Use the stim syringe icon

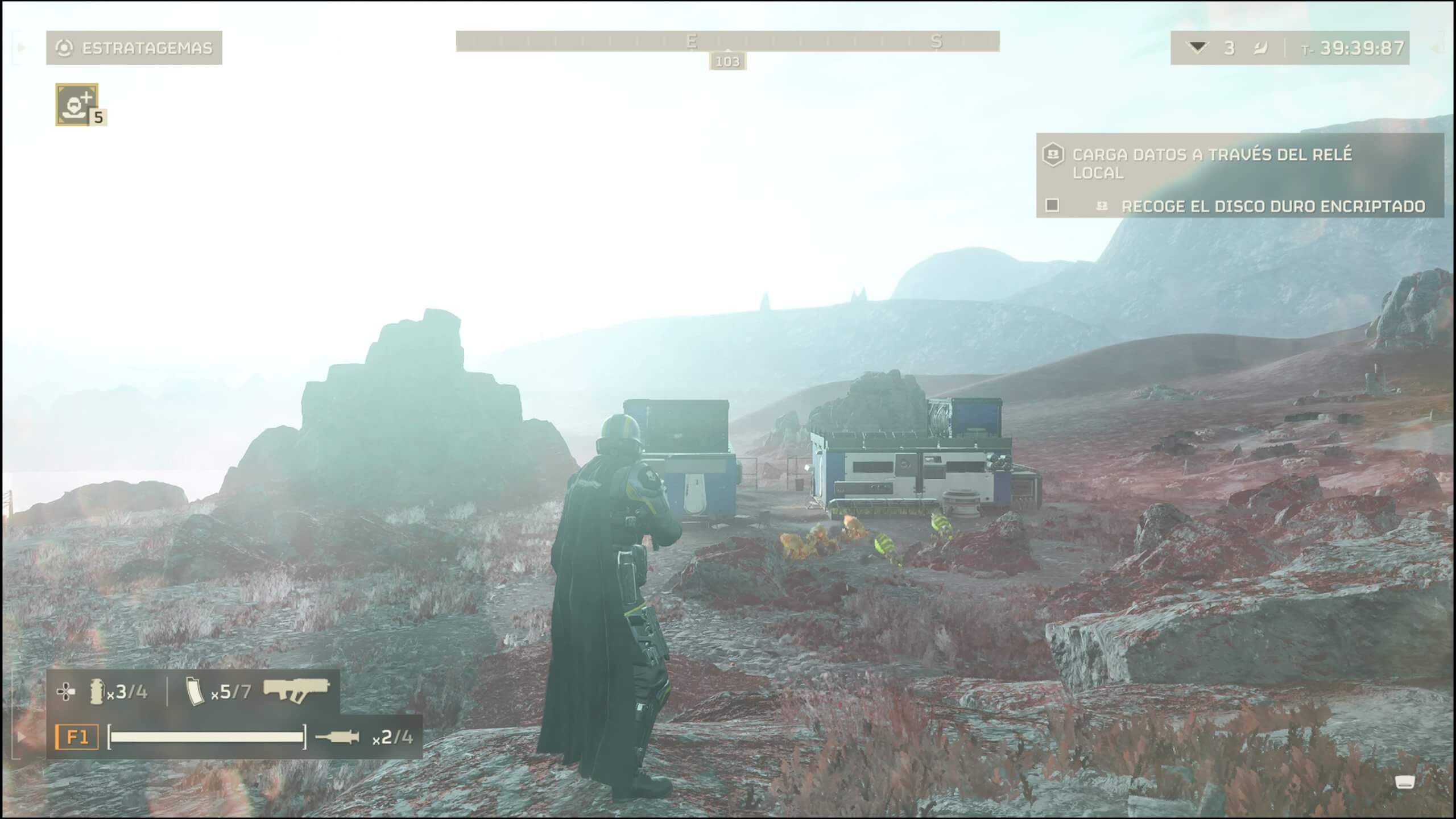coord(337,737)
